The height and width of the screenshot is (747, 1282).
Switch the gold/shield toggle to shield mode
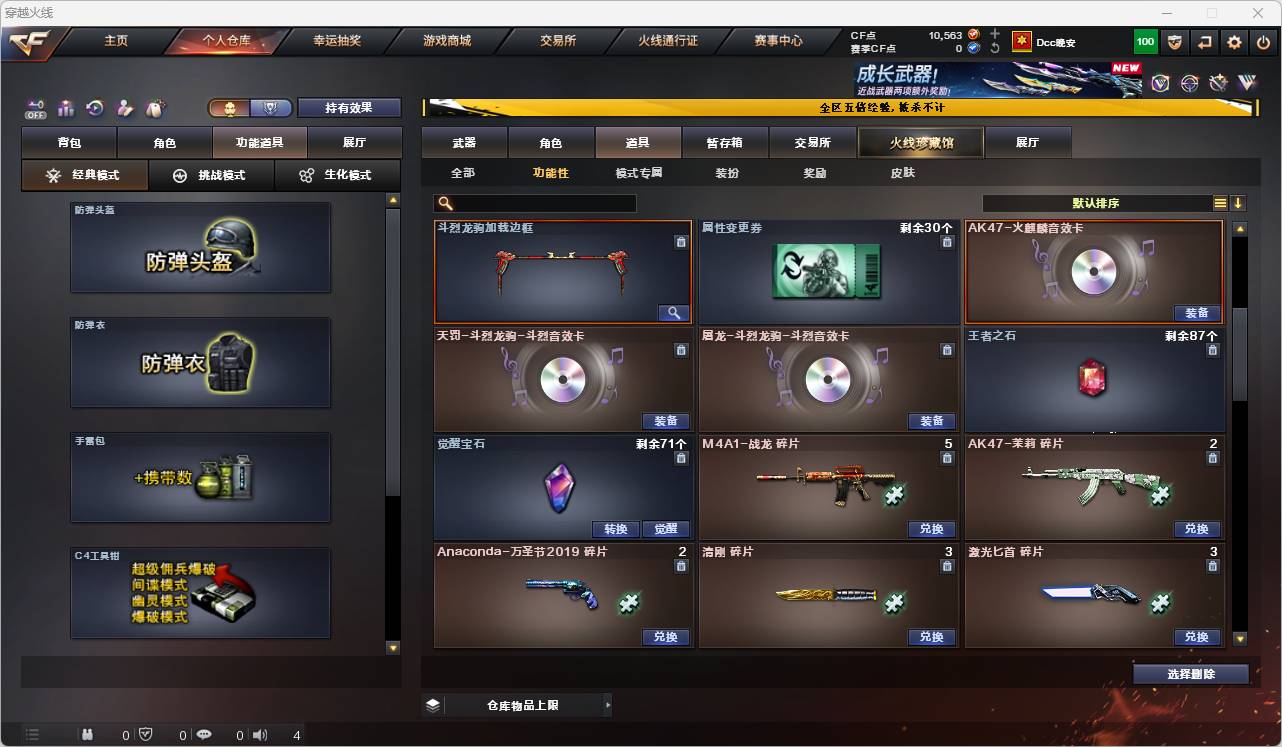point(271,108)
